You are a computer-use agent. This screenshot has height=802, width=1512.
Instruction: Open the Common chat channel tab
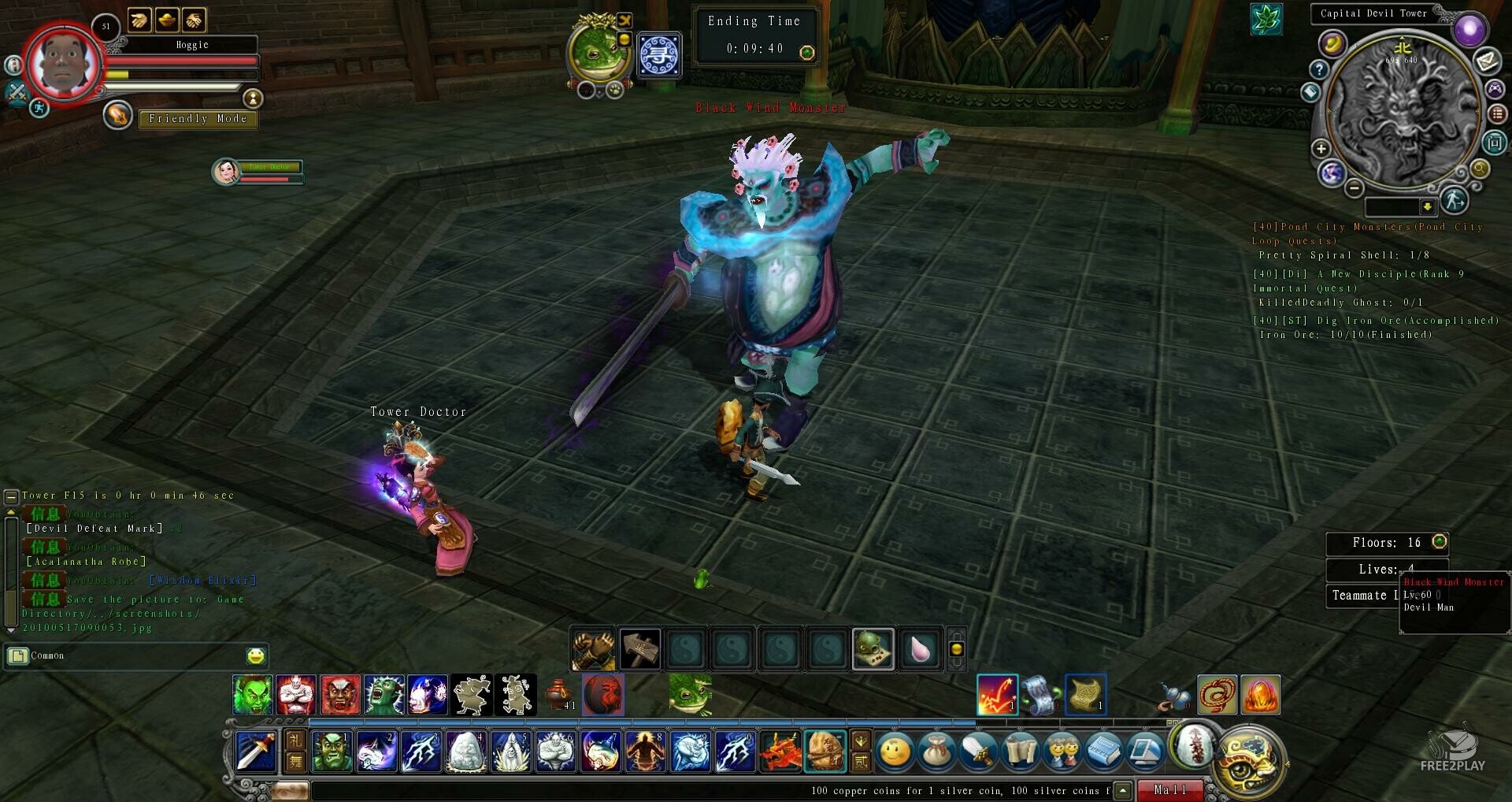(x=47, y=655)
